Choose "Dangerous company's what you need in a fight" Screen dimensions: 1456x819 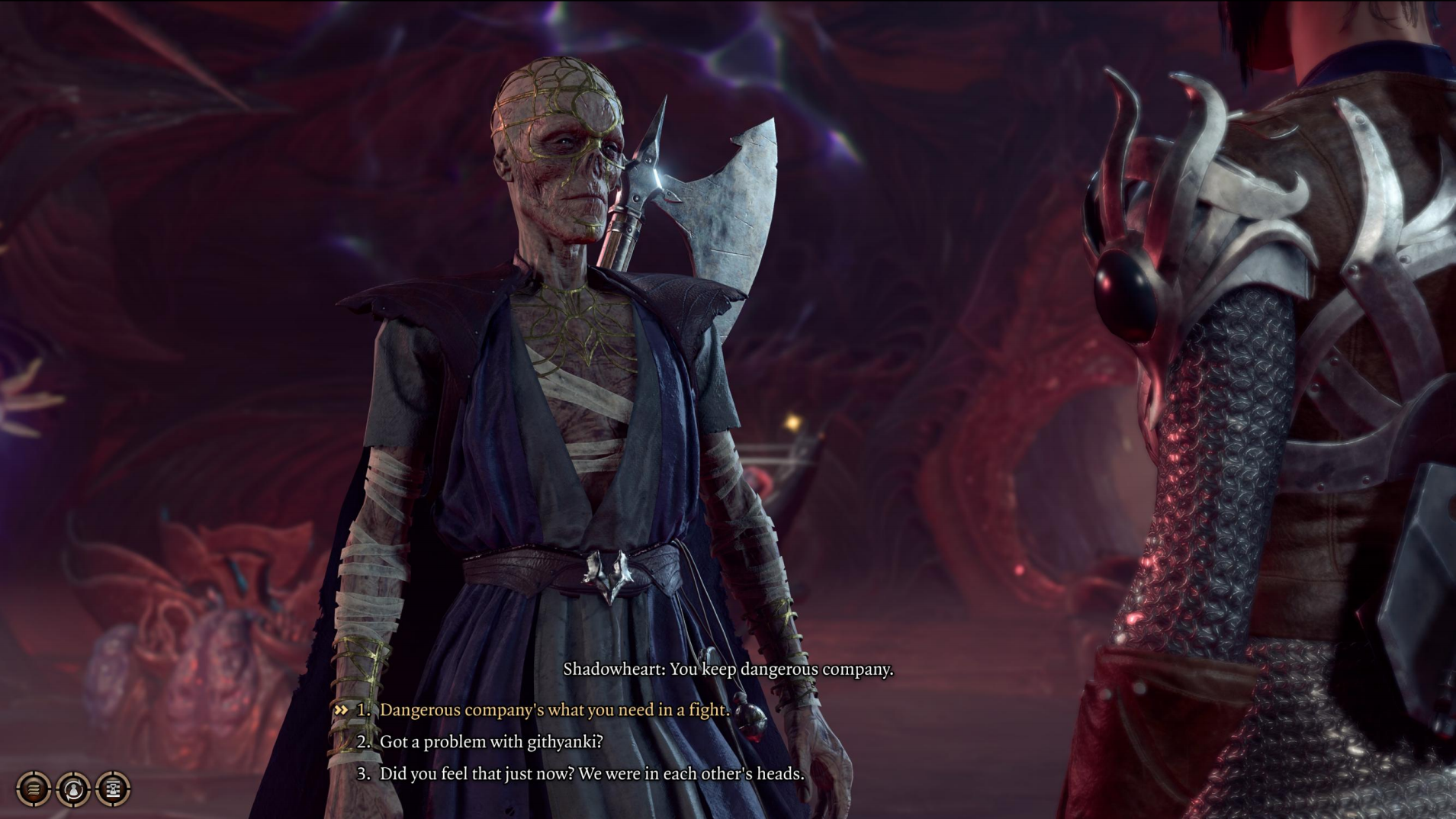point(554,710)
